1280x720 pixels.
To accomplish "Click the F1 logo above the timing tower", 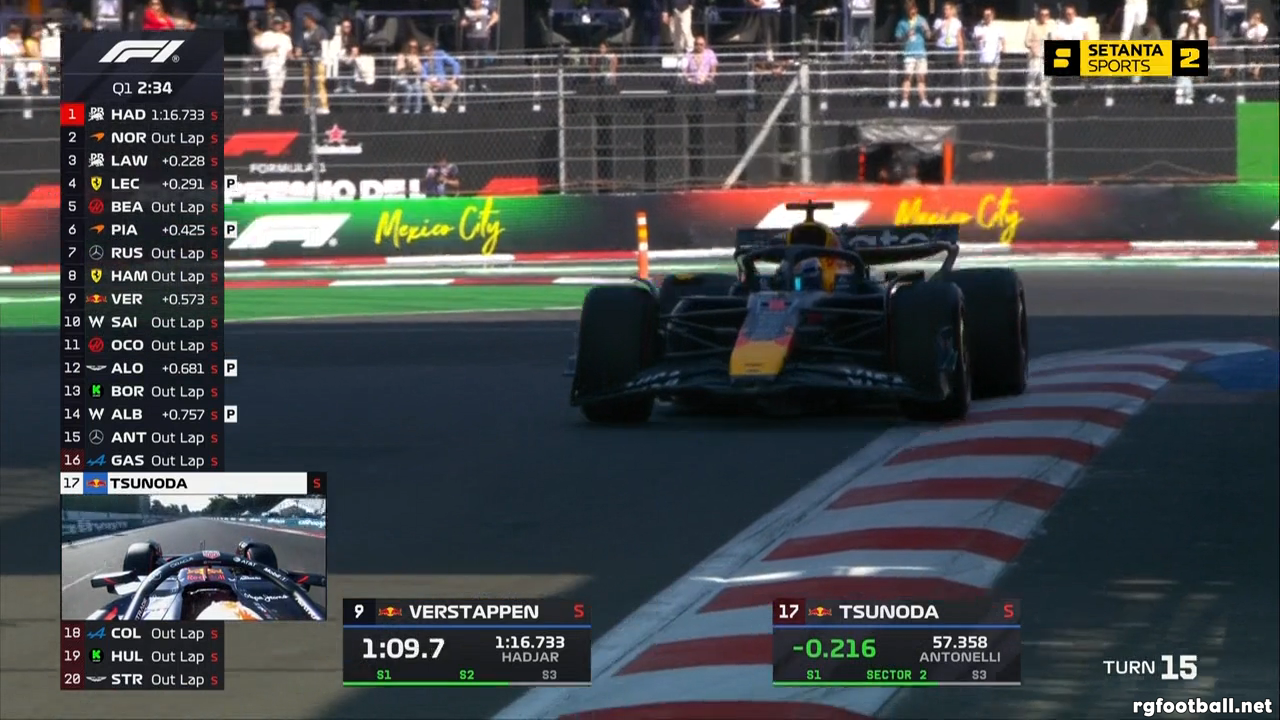I will coord(141,52).
